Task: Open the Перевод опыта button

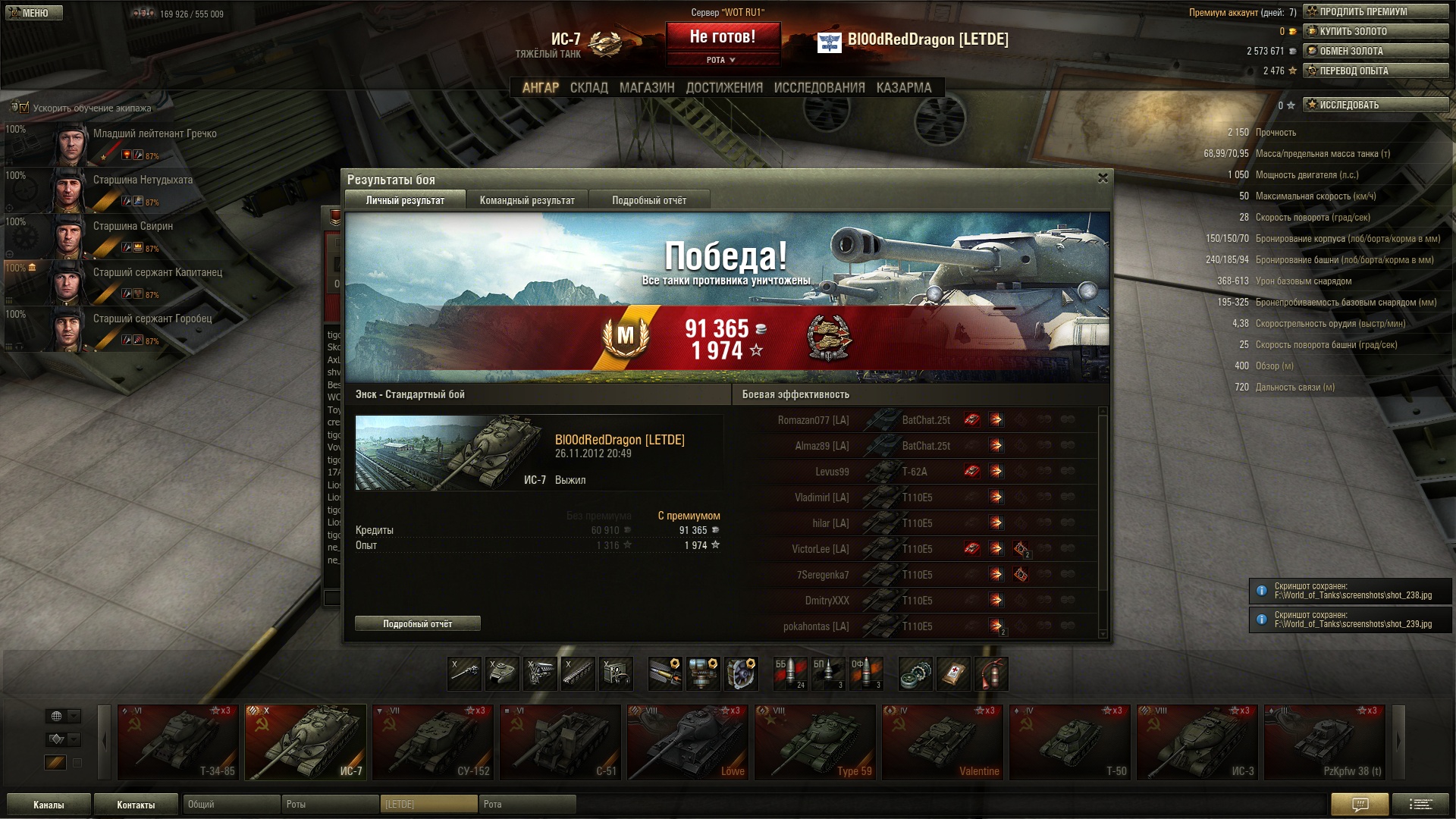Action: [1375, 71]
